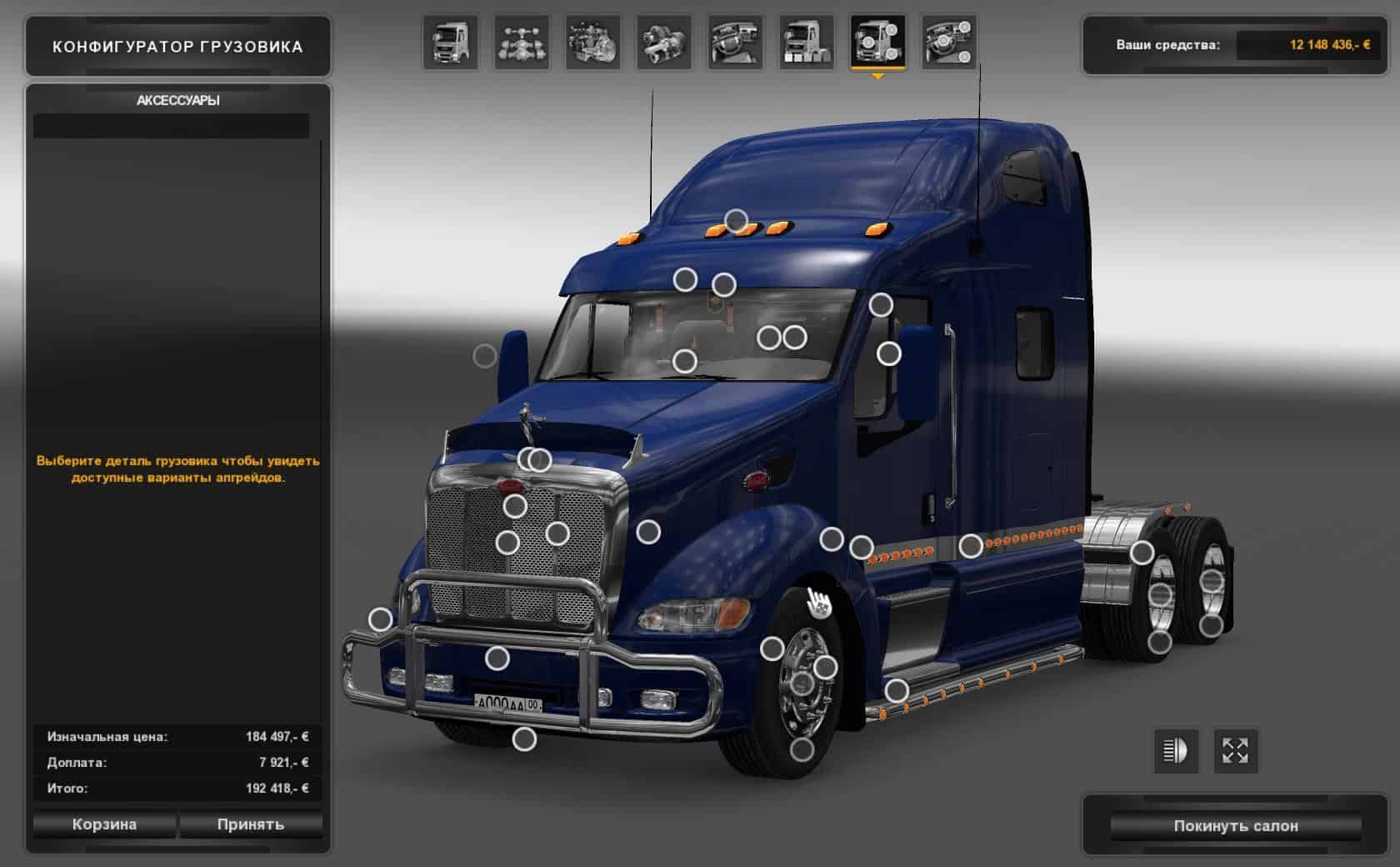Image resolution: width=1400 pixels, height=867 pixels.
Task: Open the steering wheel interior tab
Action: 736,43
